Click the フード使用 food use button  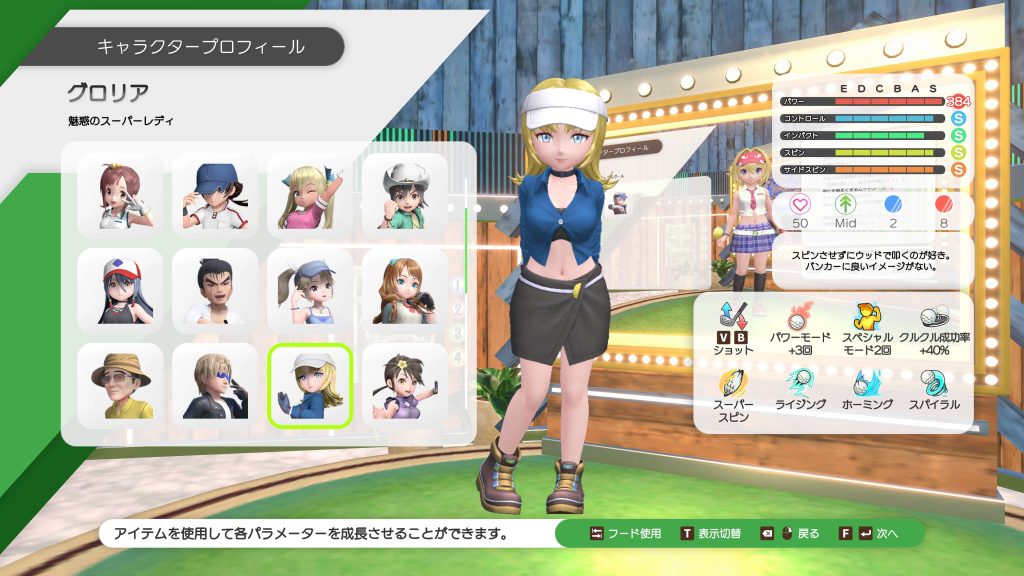click(x=626, y=533)
